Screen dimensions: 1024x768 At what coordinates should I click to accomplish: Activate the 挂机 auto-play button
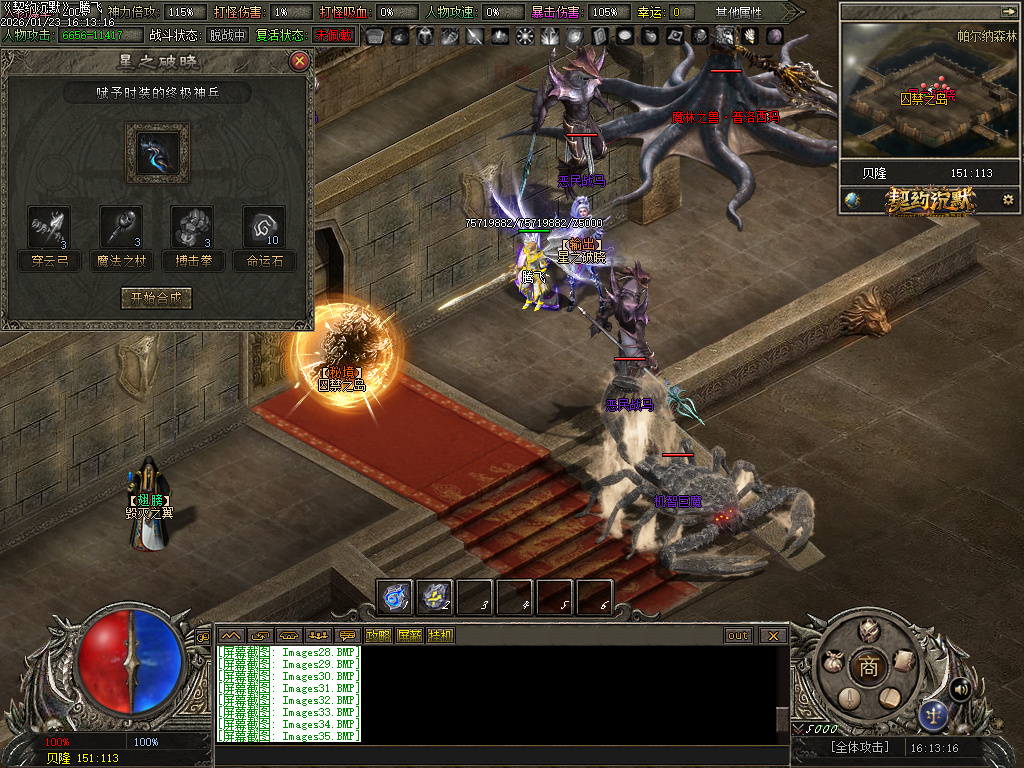pyautogui.click(x=440, y=635)
